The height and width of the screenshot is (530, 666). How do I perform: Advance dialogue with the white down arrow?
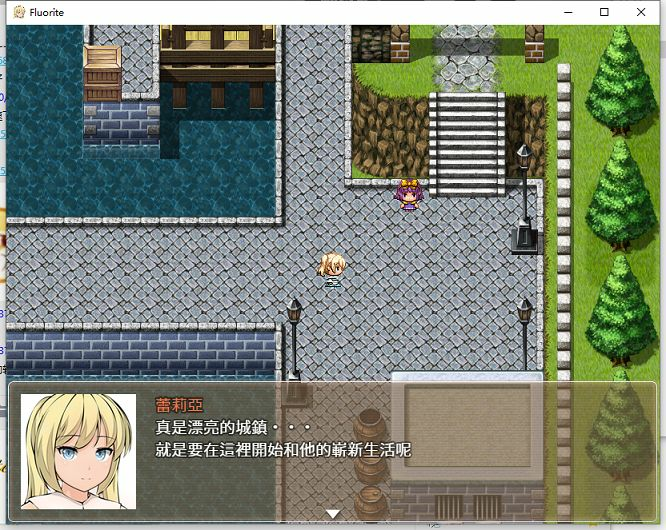click(333, 513)
